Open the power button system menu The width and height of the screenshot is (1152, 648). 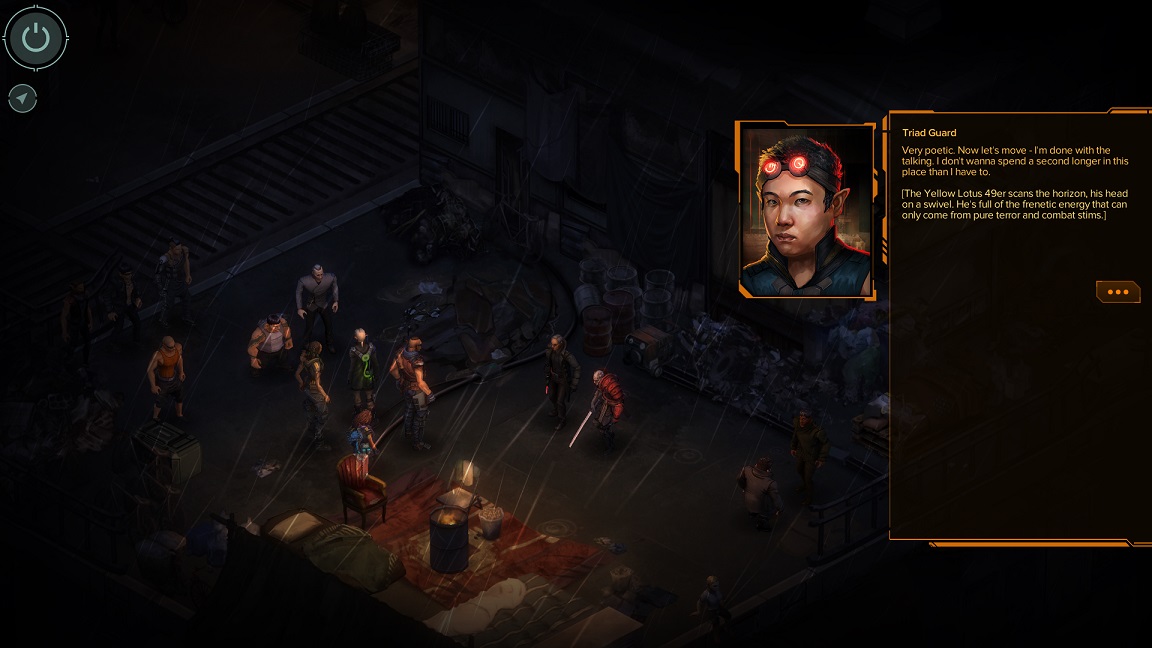36,39
